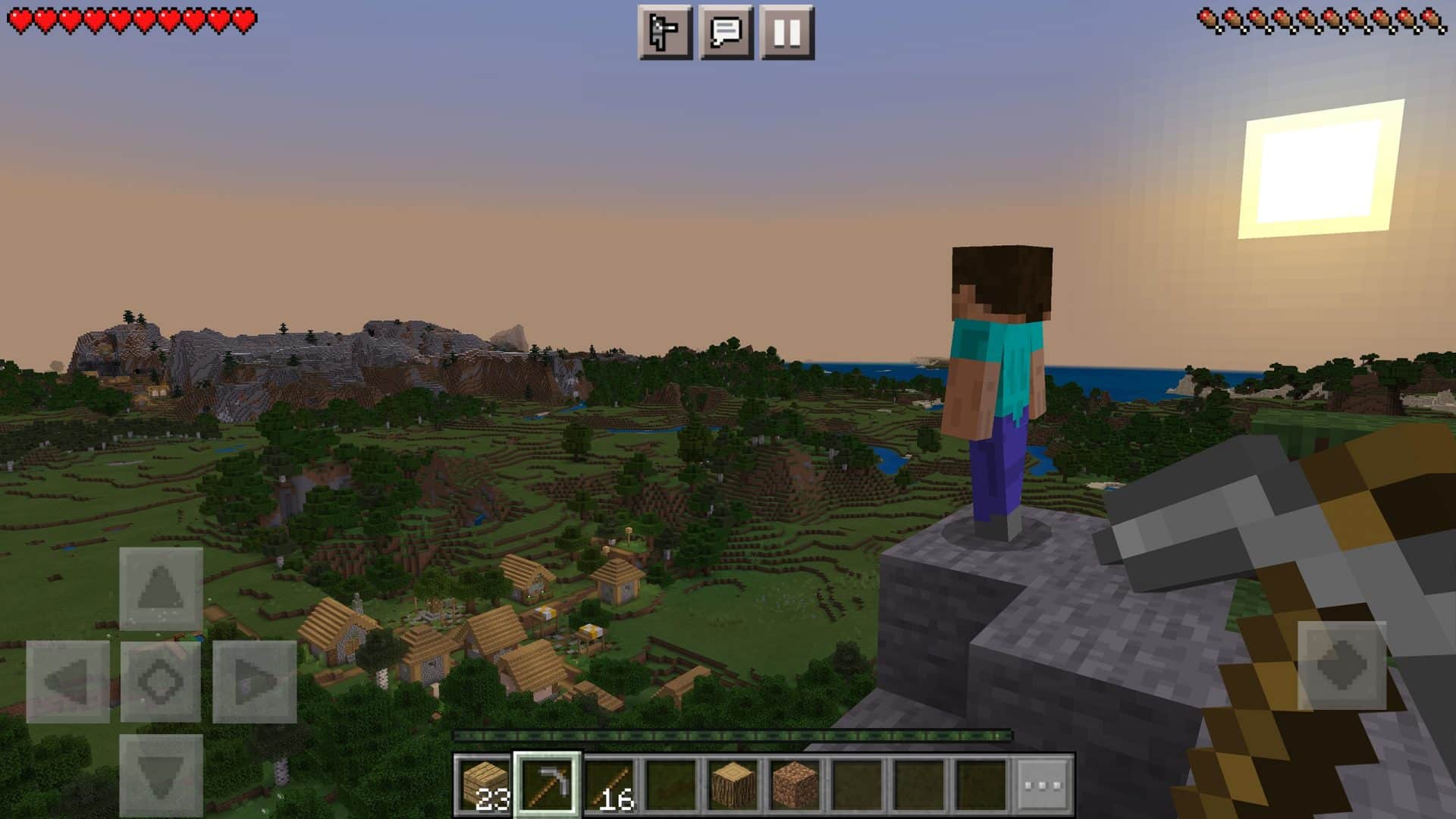The height and width of the screenshot is (819, 1456).
Task: Click the leftmost action button beside chat
Action: (664, 33)
